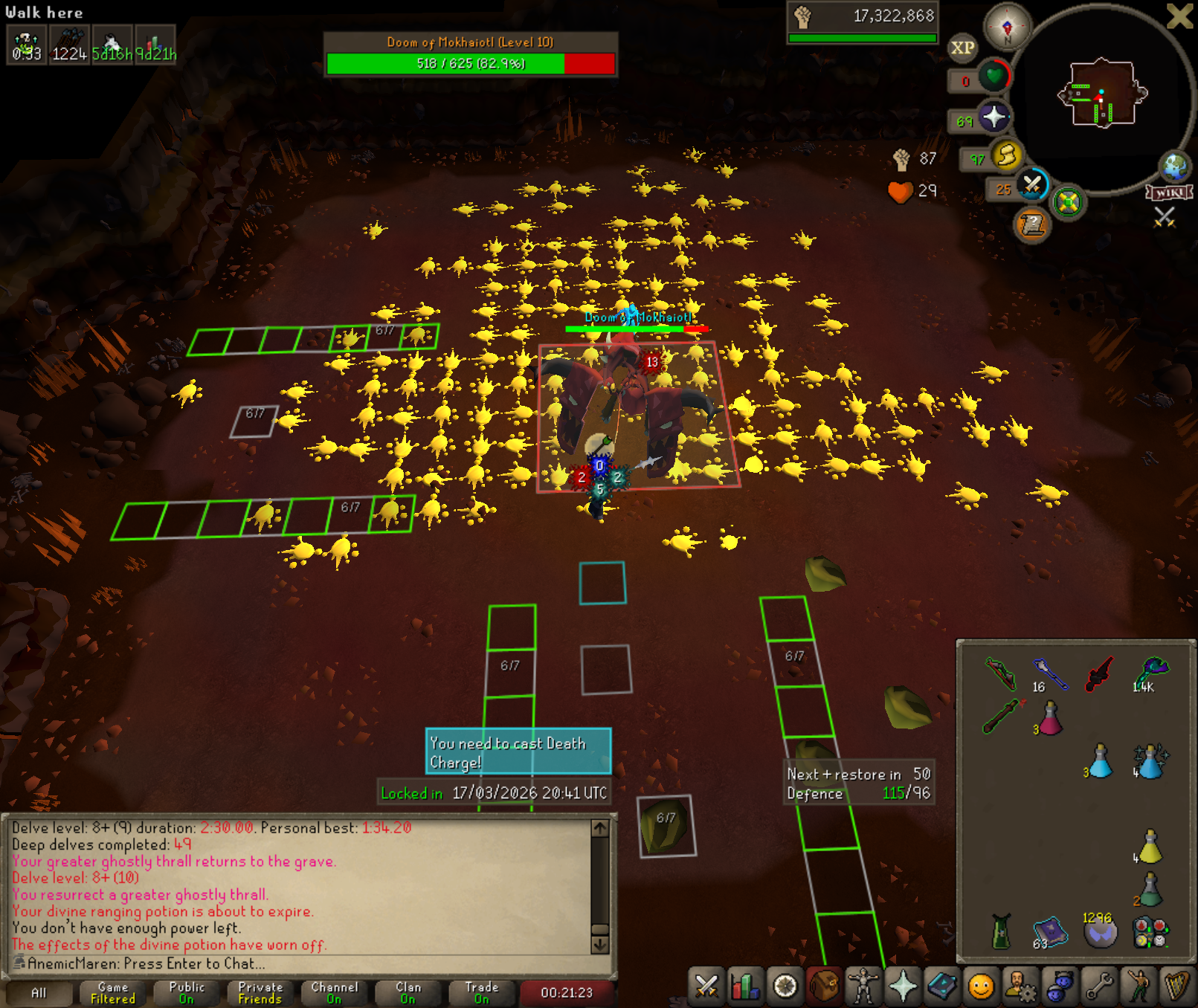The width and height of the screenshot is (1198, 1008).
Task: Toggle the XP drops button
Action: [x=962, y=48]
